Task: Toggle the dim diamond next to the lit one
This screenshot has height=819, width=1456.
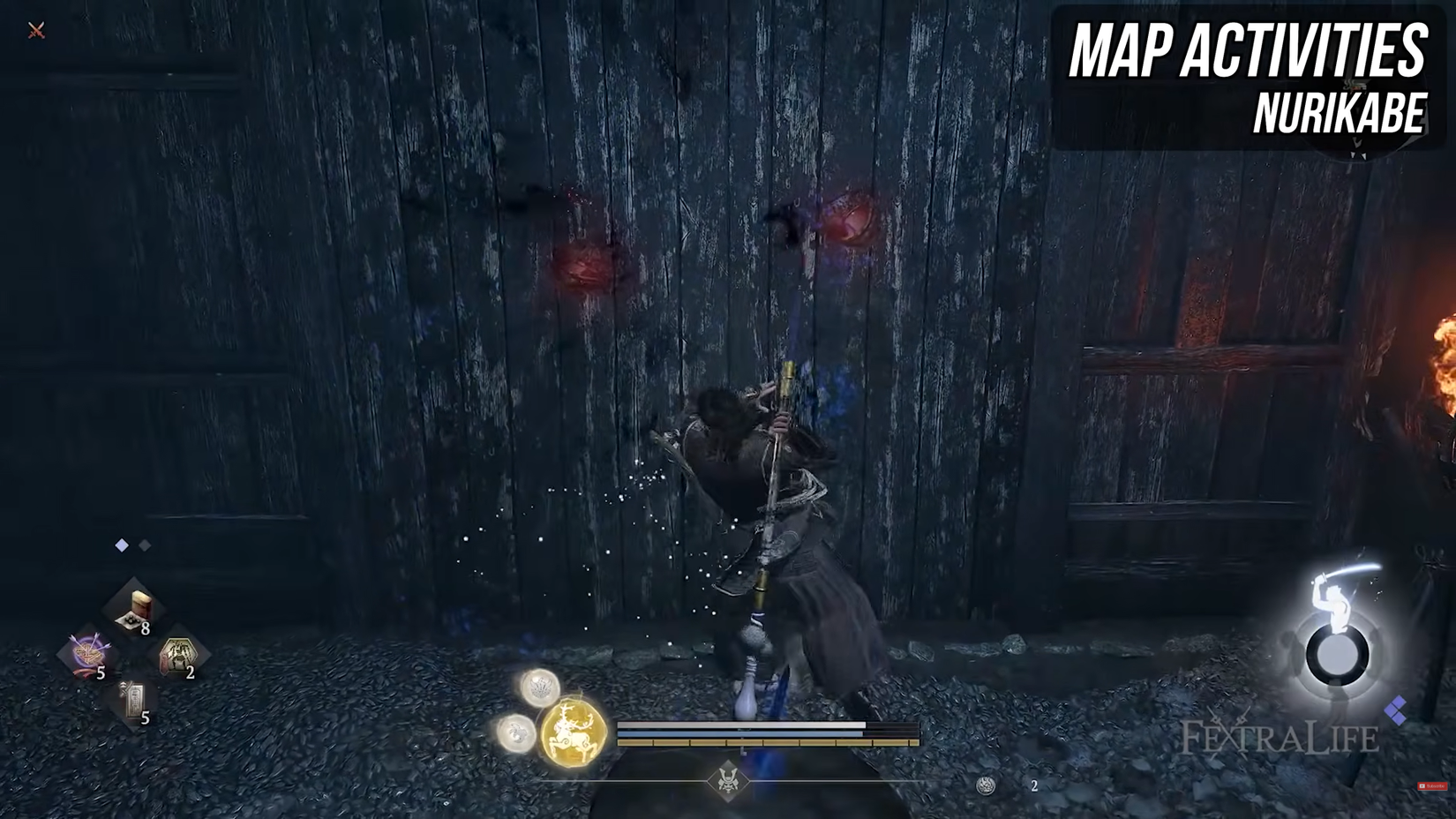Action: [144, 545]
